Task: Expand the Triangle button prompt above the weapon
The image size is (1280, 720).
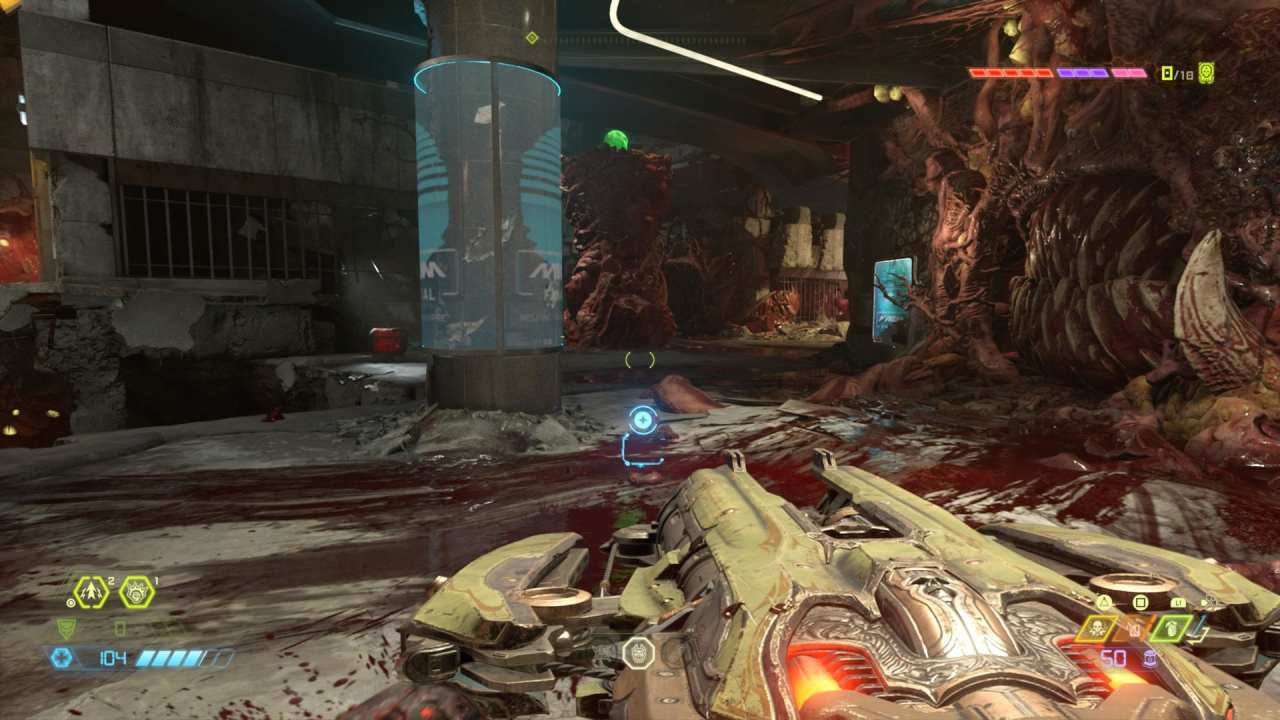Action: [x=1104, y=602]
